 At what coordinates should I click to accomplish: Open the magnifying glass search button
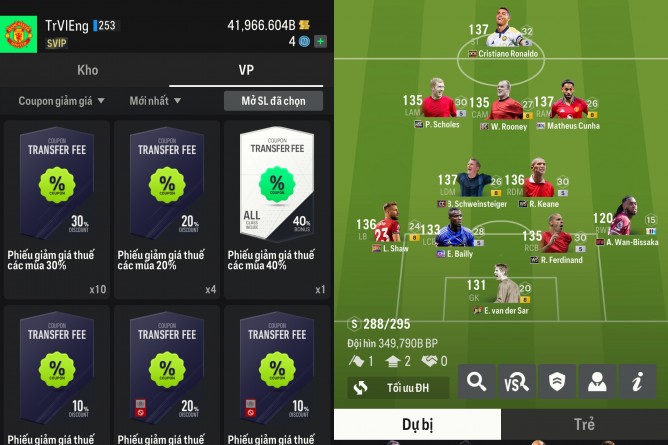478,381
